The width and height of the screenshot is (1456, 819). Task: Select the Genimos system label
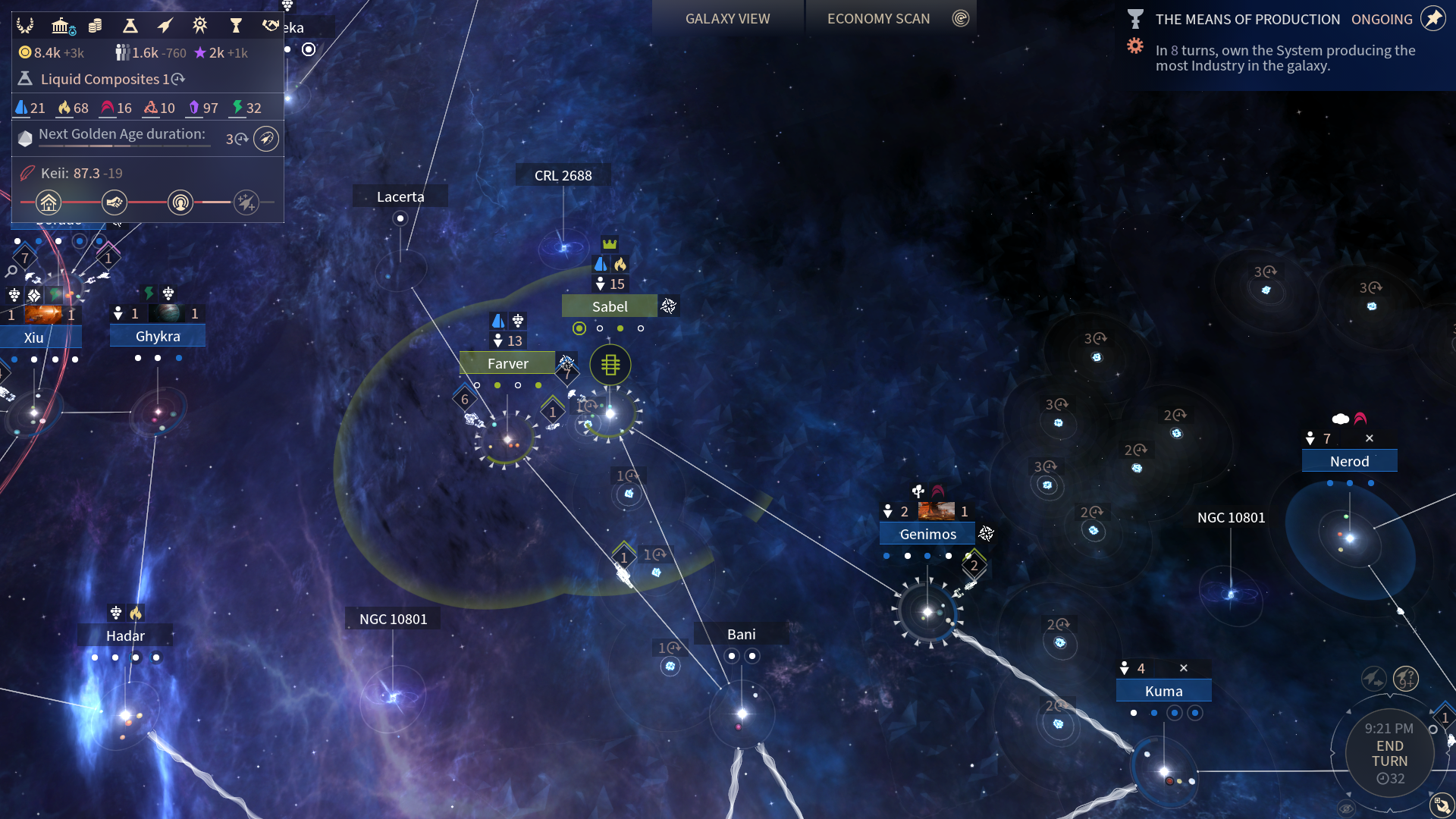point(927,534)
